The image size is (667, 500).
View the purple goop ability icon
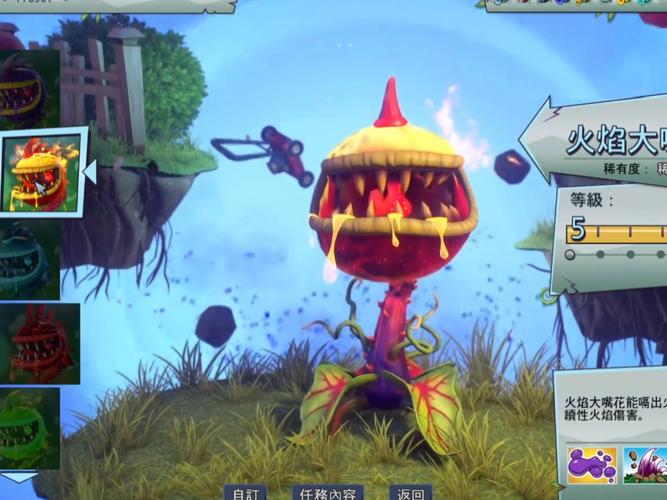[x=592, y=465]
